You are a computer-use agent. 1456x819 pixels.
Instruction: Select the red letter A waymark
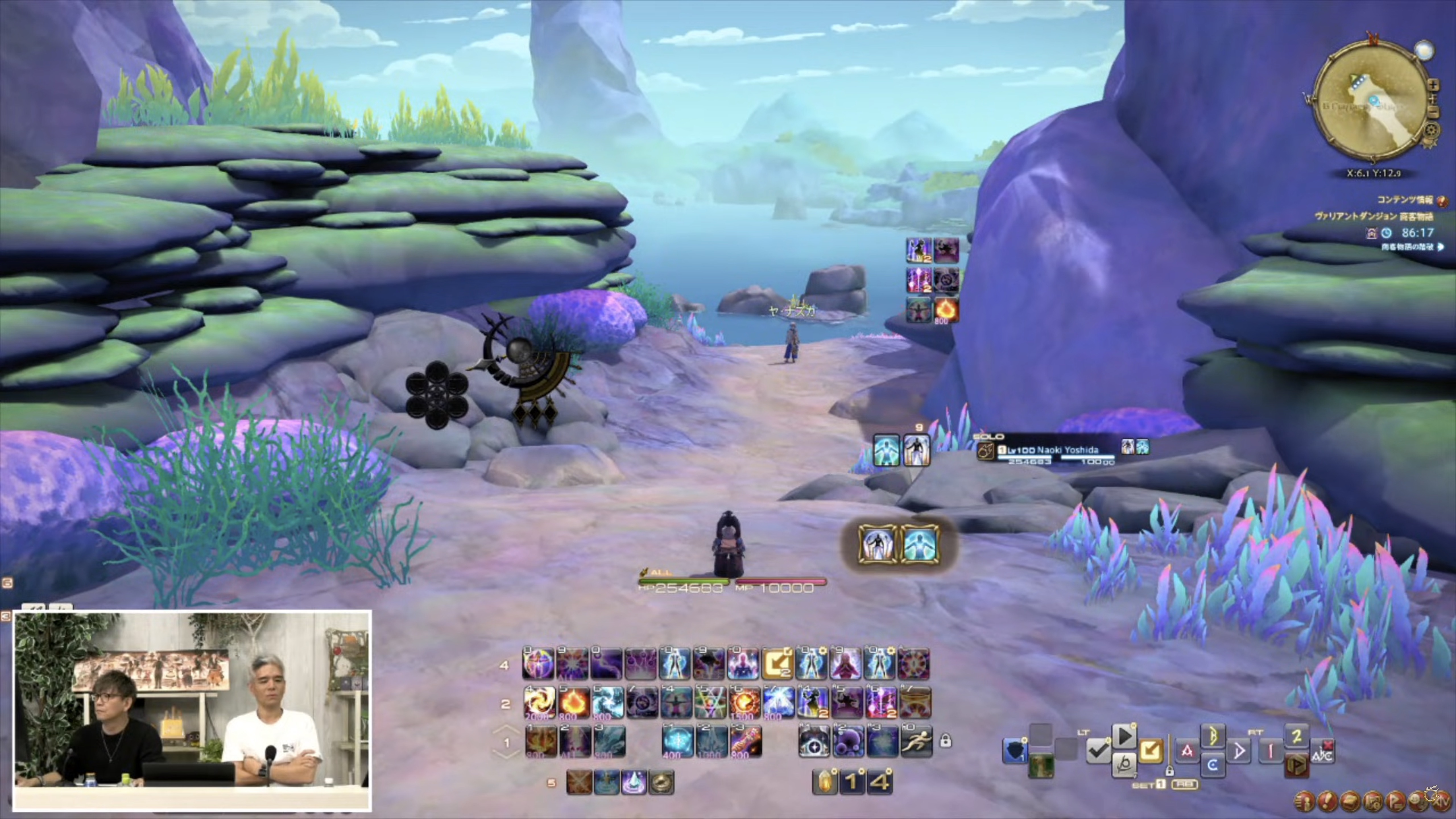click(x=1187, y=751)
